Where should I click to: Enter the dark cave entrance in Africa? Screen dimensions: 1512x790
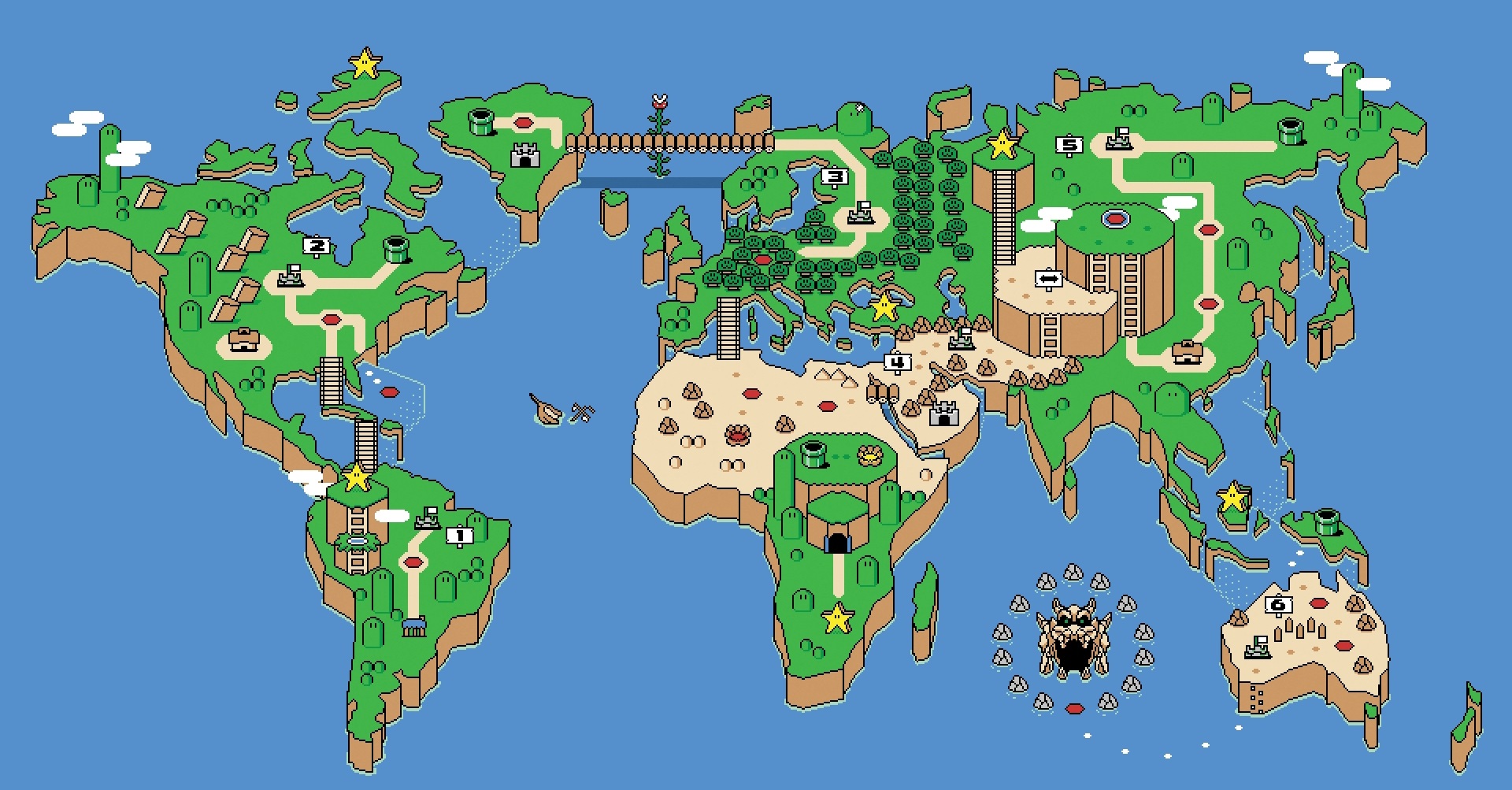point(837,543)
